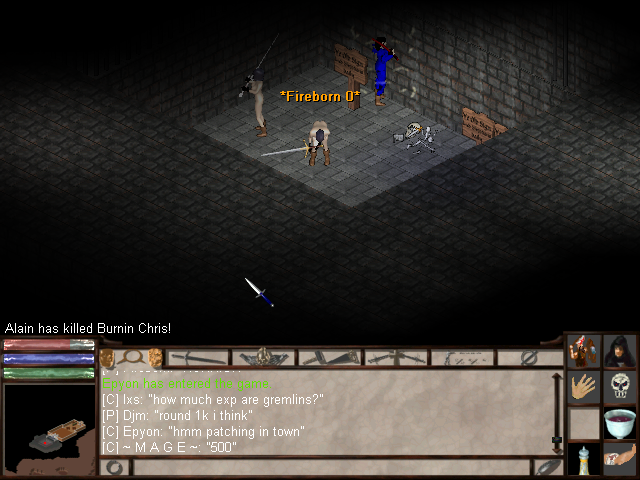Select the open hand icon
The height and width of the screenshot is (480, 640).
(x=584, y=387)
